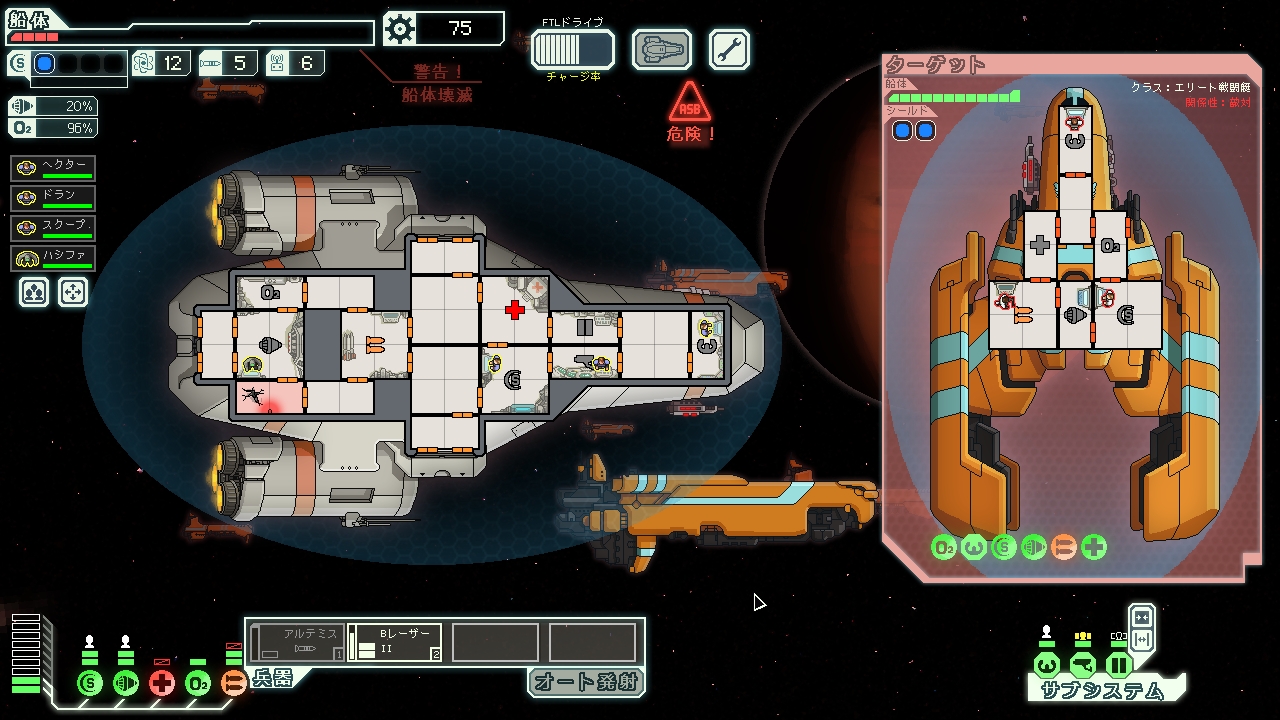Viewport: 1280px width, 720px height.
Task: Close all doors with the door button
Action: [1141, 617]
